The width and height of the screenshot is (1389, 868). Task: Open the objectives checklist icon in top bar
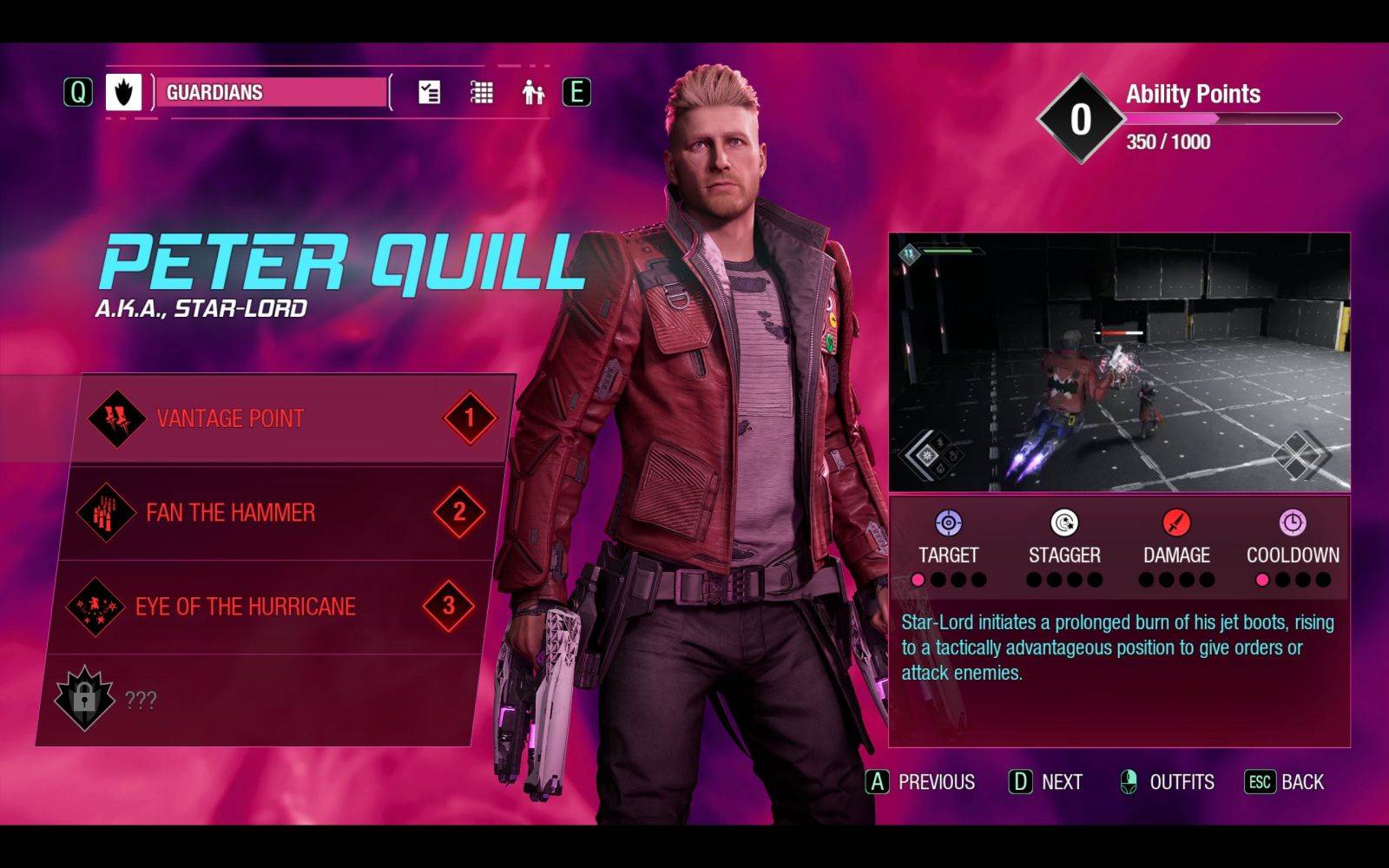(427, 90)
